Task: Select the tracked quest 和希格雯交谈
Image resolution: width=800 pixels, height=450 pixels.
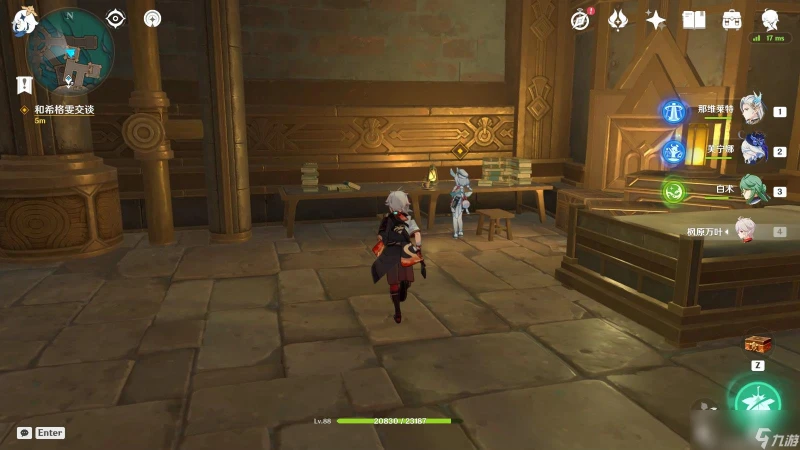Action: coord(64,109)
